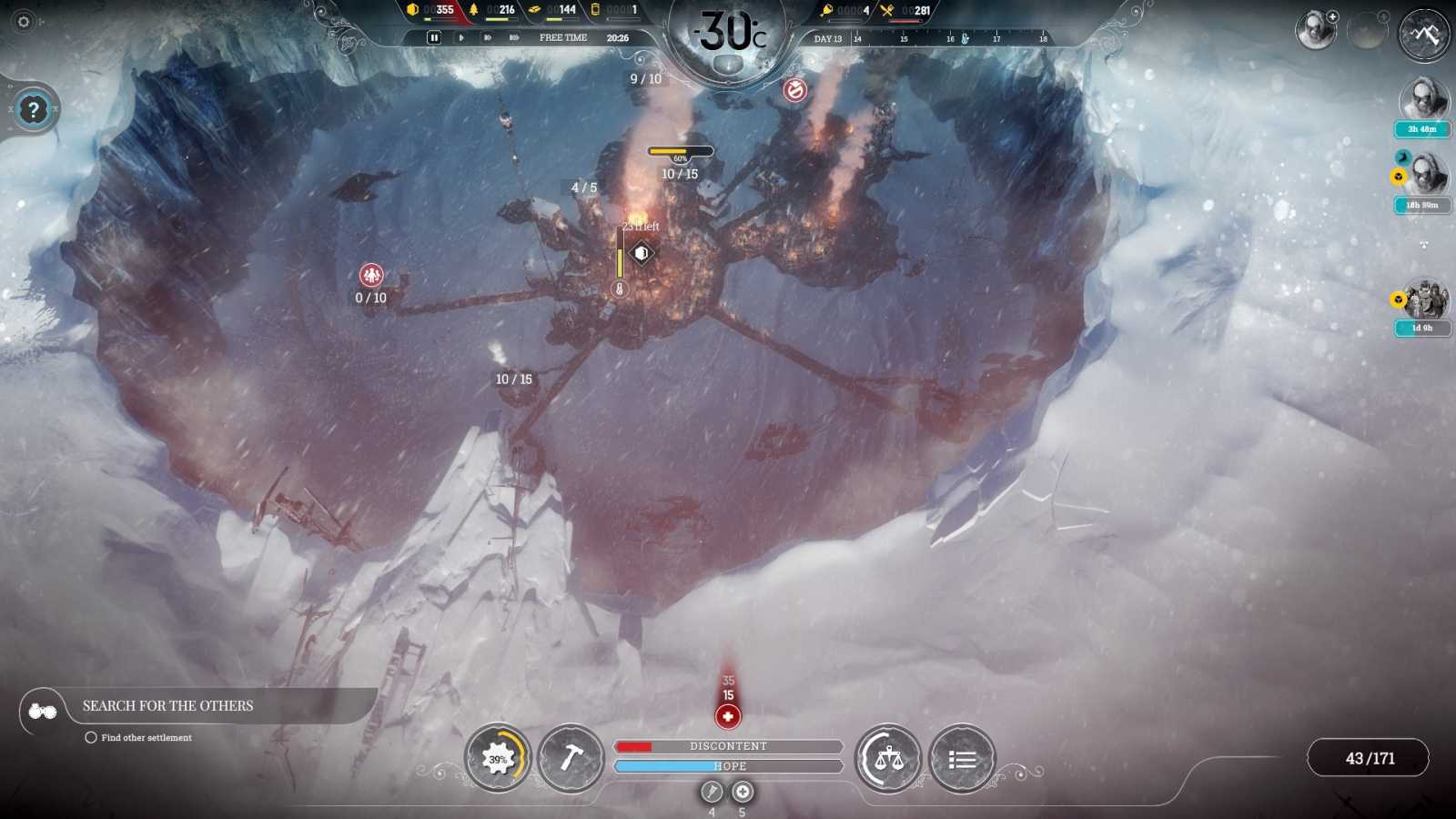Image resolution: width=1456 pixels, height=819 pixels.
Task: Open the question mark help button
Action: [x=34, y=111]
